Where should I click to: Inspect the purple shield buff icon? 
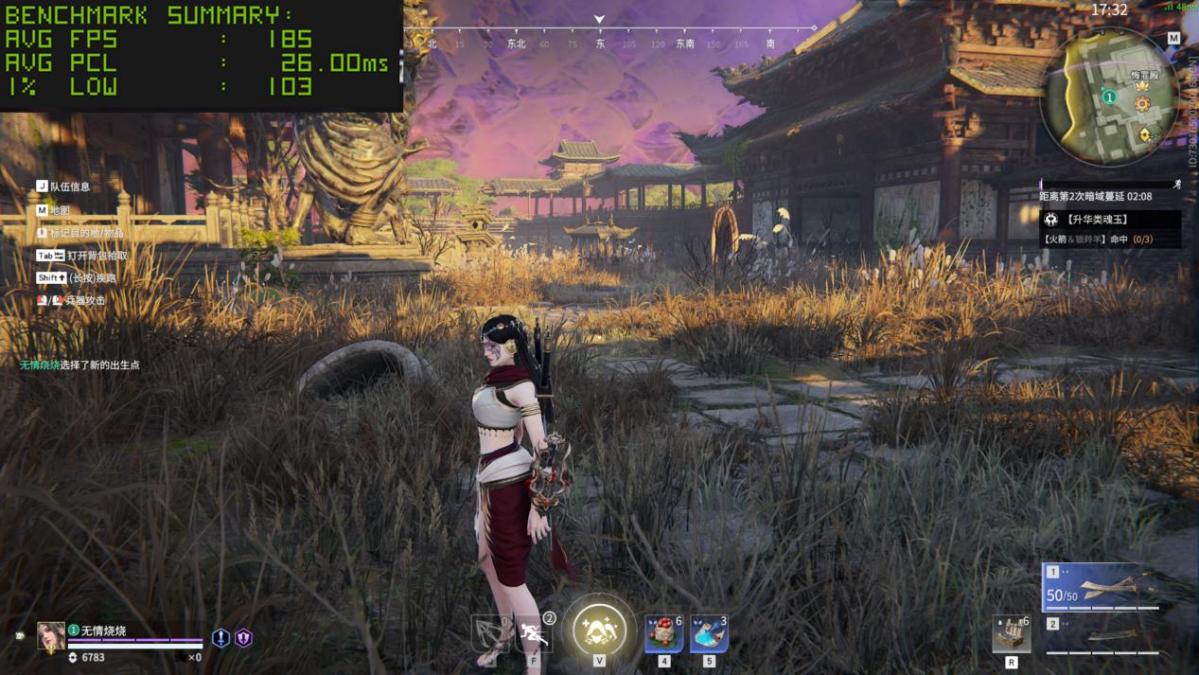pos(243,637)
